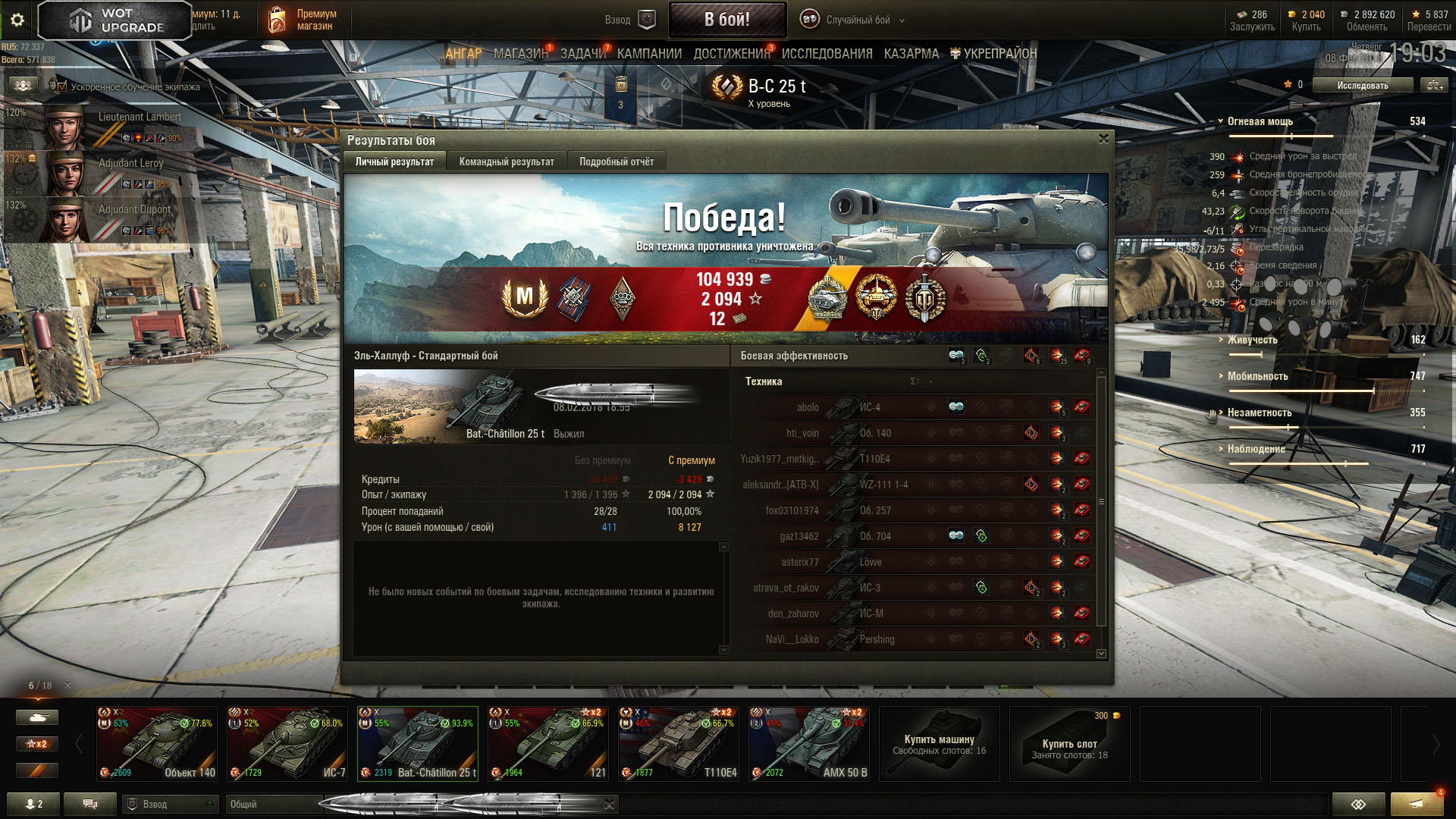Open the ЗАДАЧИ section
Screen dimensions: 1456x819
(583, 54)
